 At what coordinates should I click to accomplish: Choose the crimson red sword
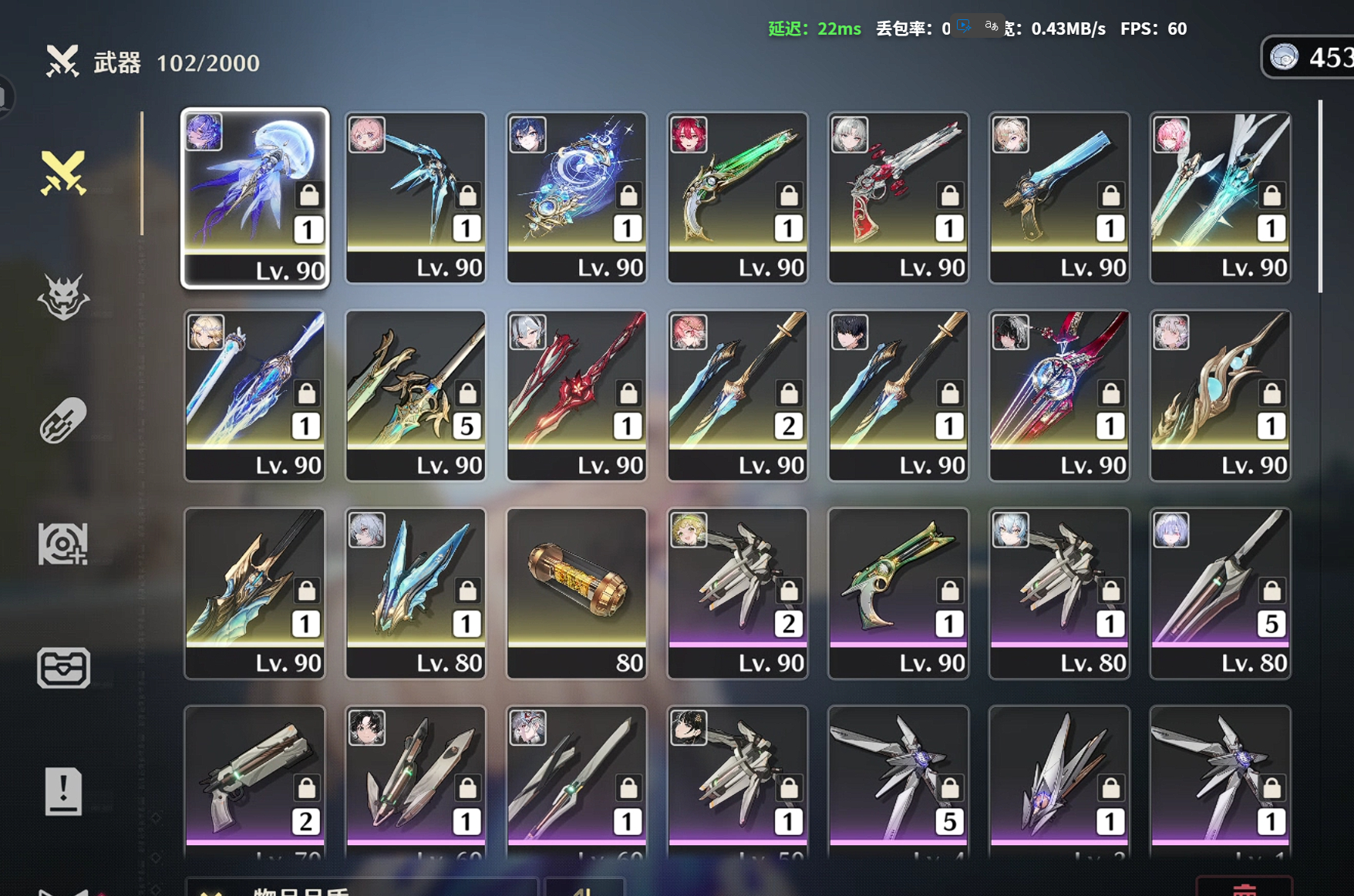pos(576,395)
